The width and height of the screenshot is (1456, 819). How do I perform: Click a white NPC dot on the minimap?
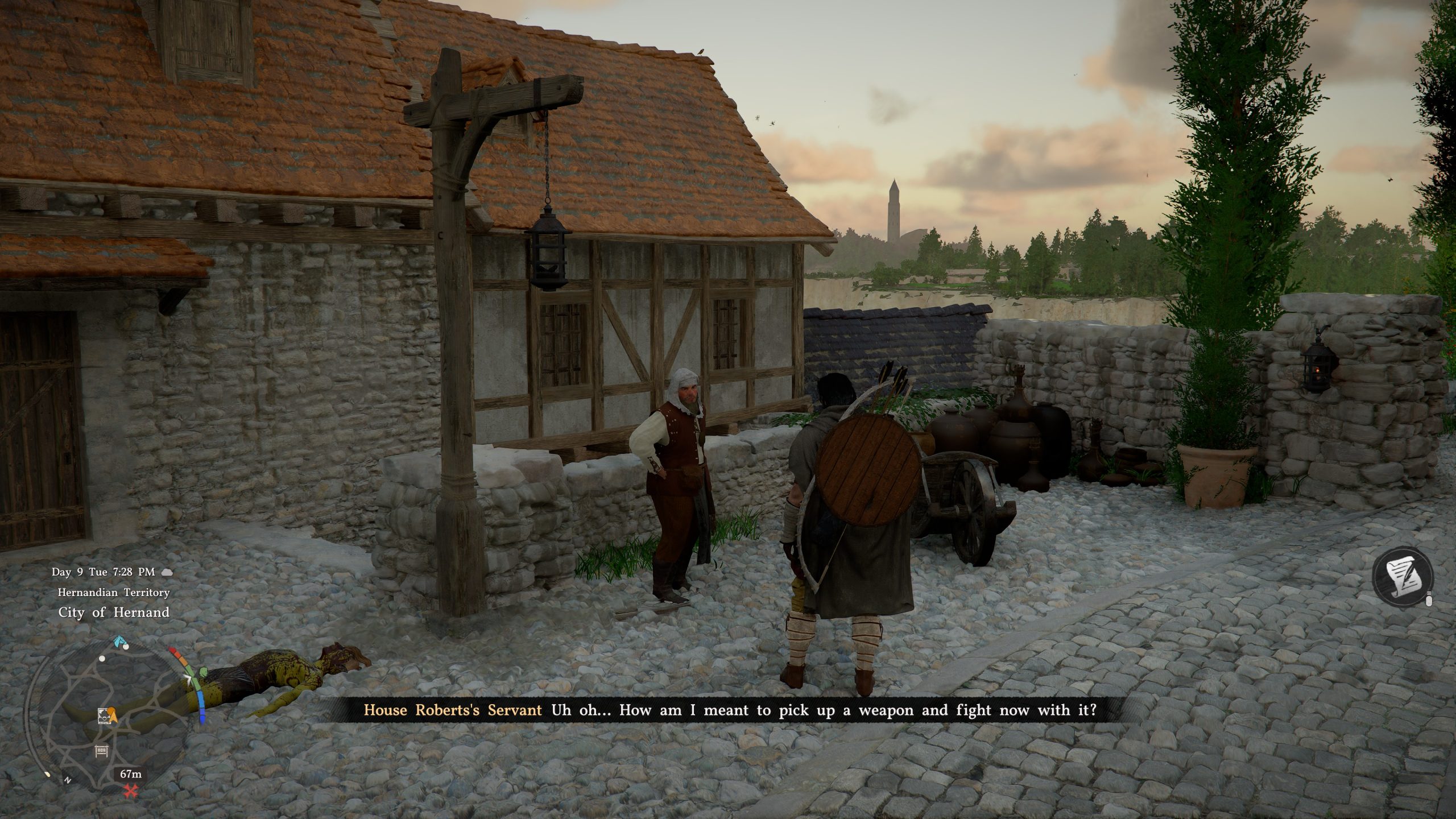tap(126, 647)
